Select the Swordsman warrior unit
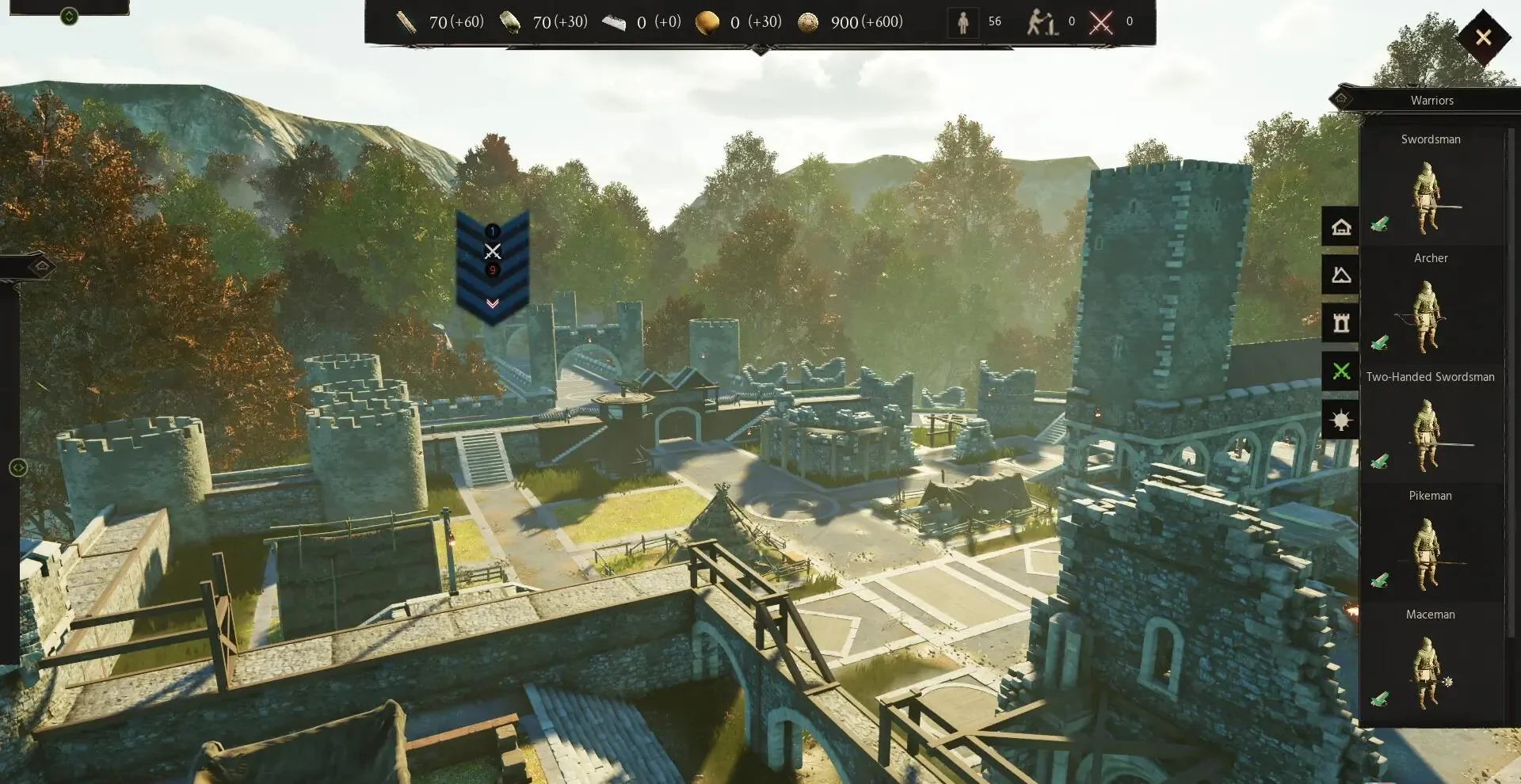This screenshot has height=784, width=1521. [x=1430, y=190]
